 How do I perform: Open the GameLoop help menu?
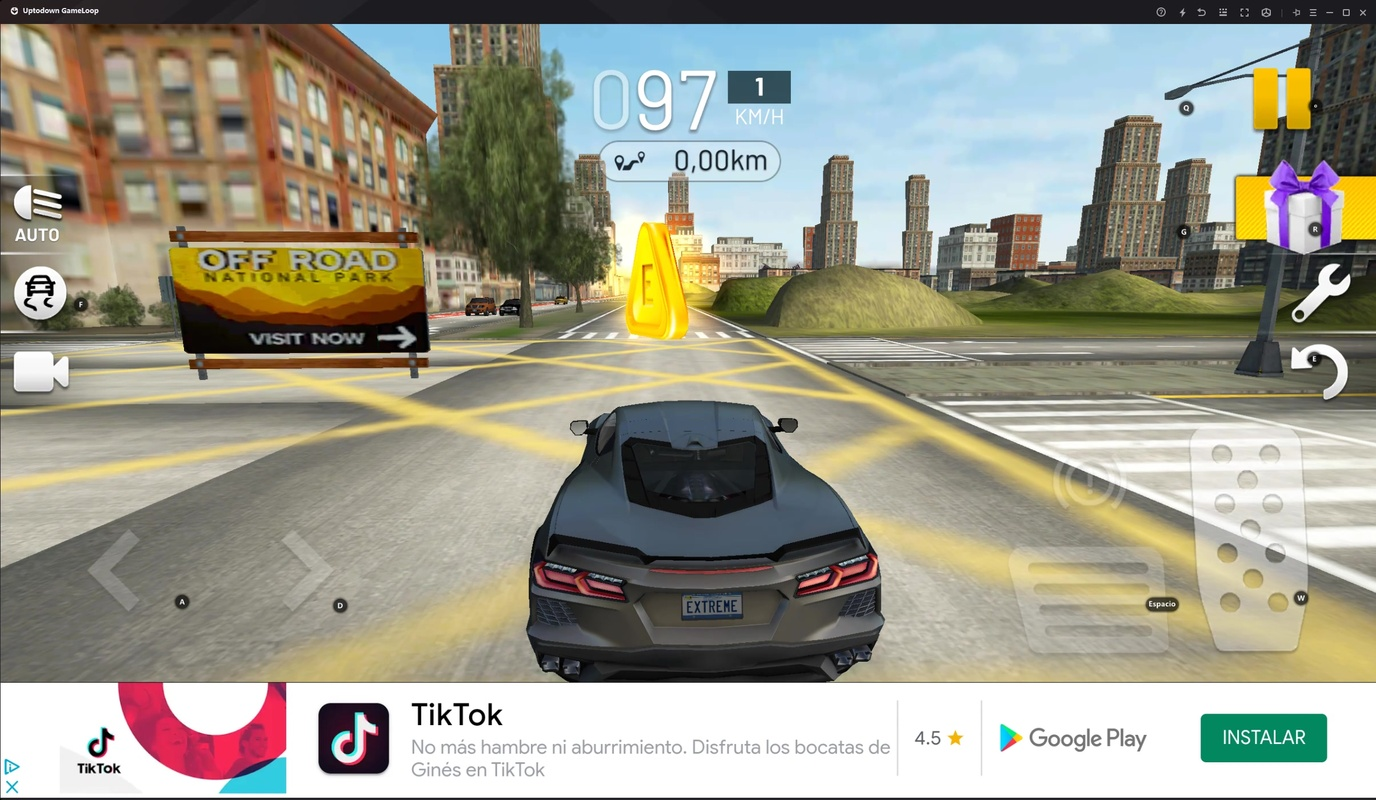[1161, 12]
